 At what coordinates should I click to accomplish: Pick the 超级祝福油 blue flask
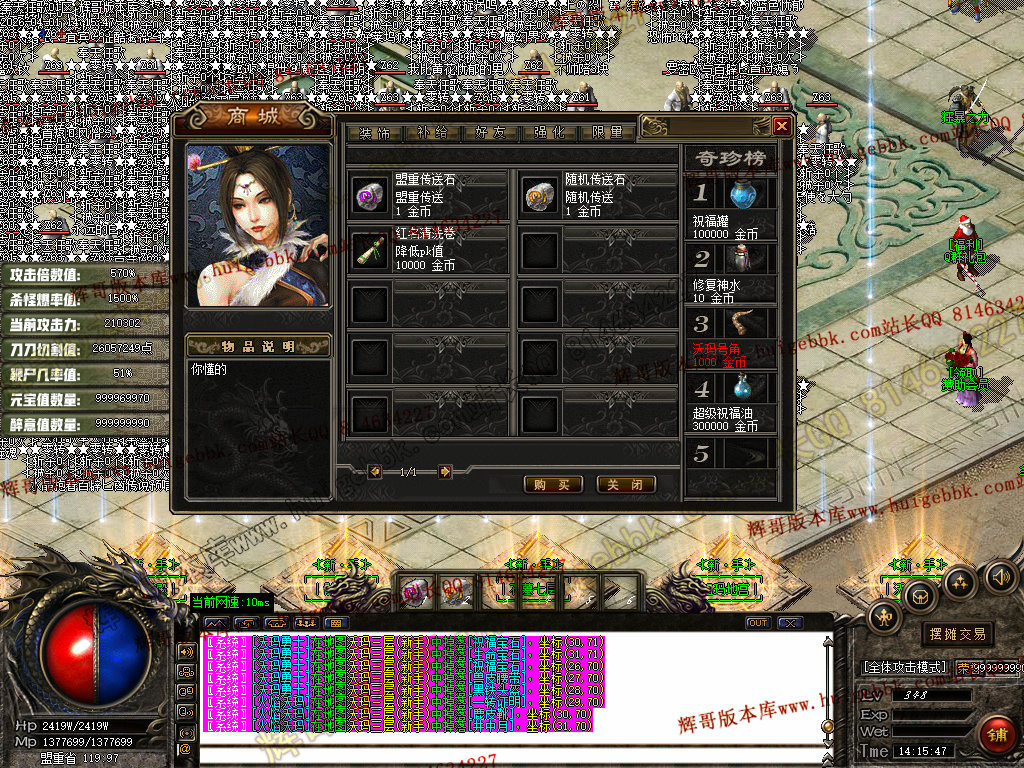click(x=741, y=387)
